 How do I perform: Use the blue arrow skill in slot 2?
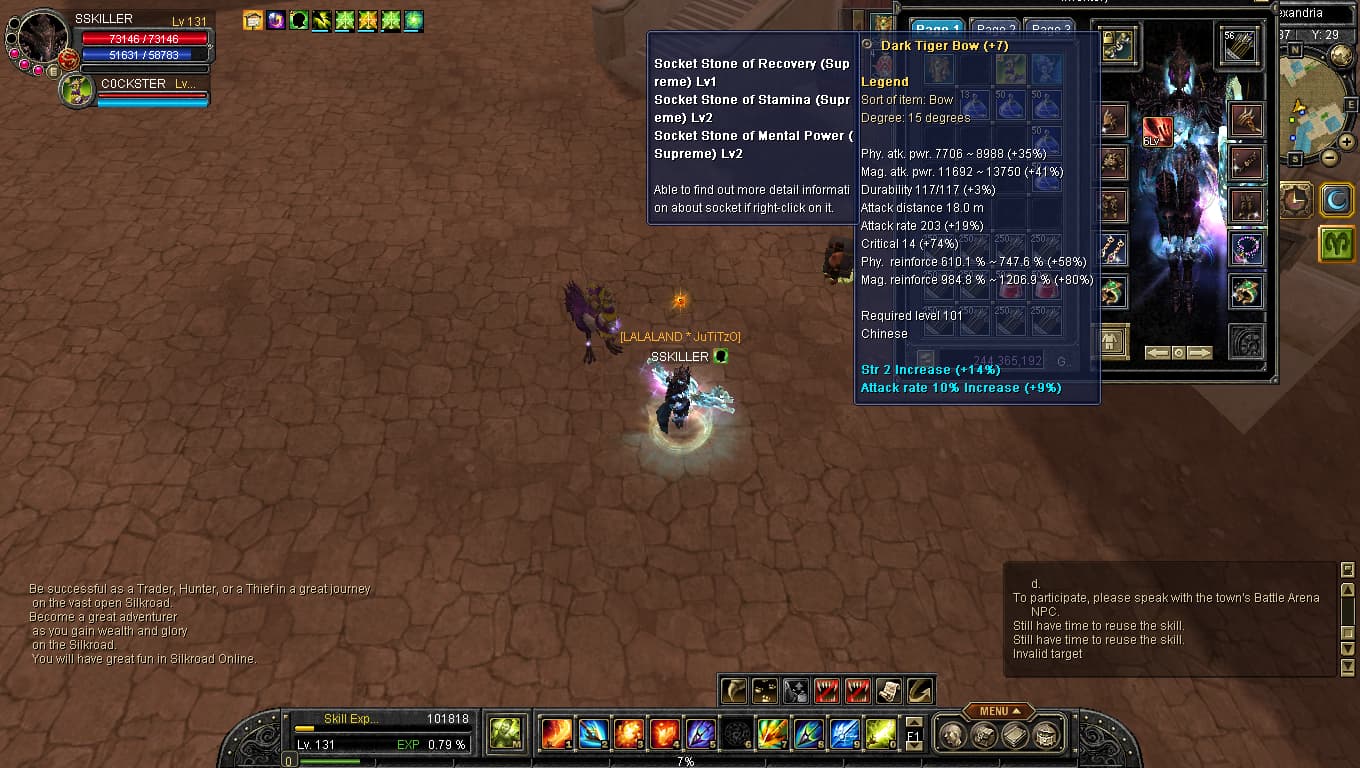593,734
